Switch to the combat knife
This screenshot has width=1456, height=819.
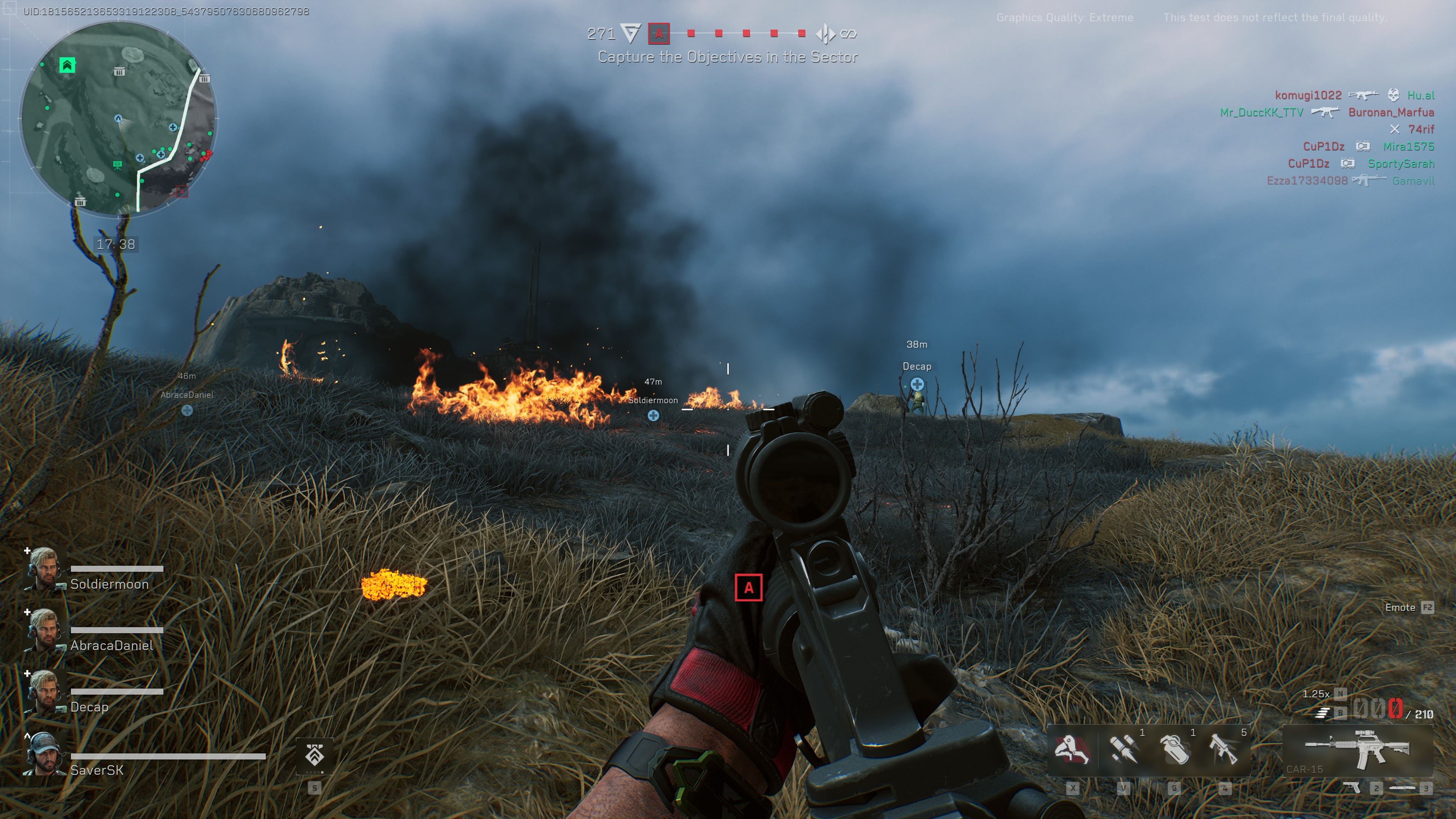point(1402,788)
